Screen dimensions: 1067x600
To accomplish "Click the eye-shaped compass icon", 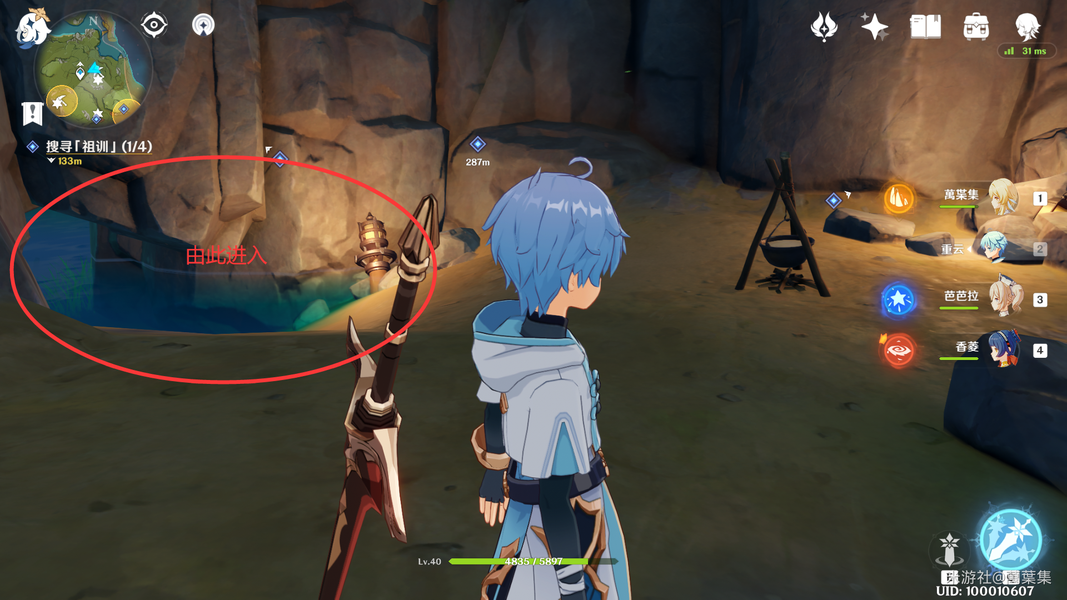I will coord(154,24).
